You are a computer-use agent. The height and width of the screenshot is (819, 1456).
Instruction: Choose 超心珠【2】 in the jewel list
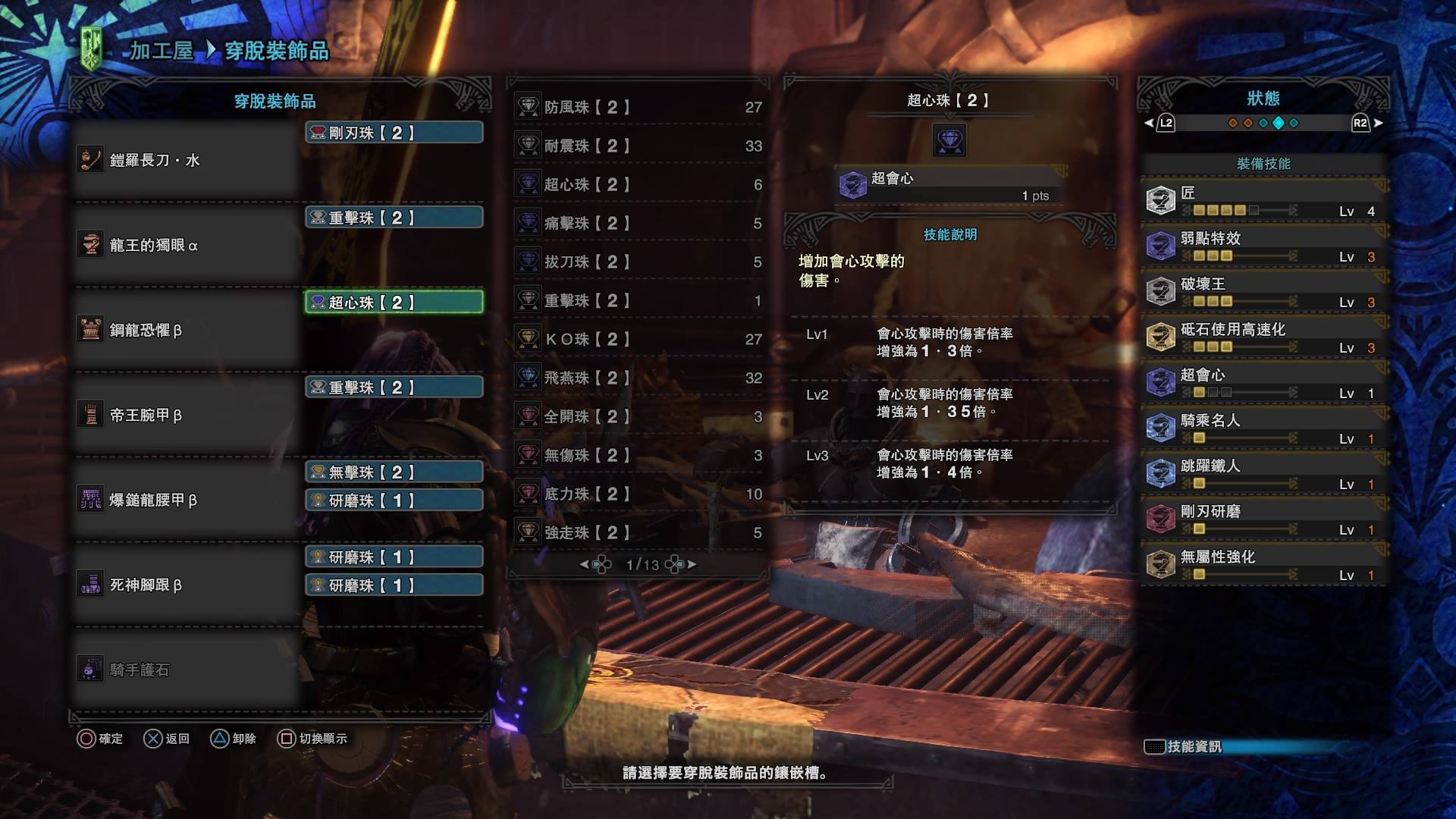tap(638, 185)
